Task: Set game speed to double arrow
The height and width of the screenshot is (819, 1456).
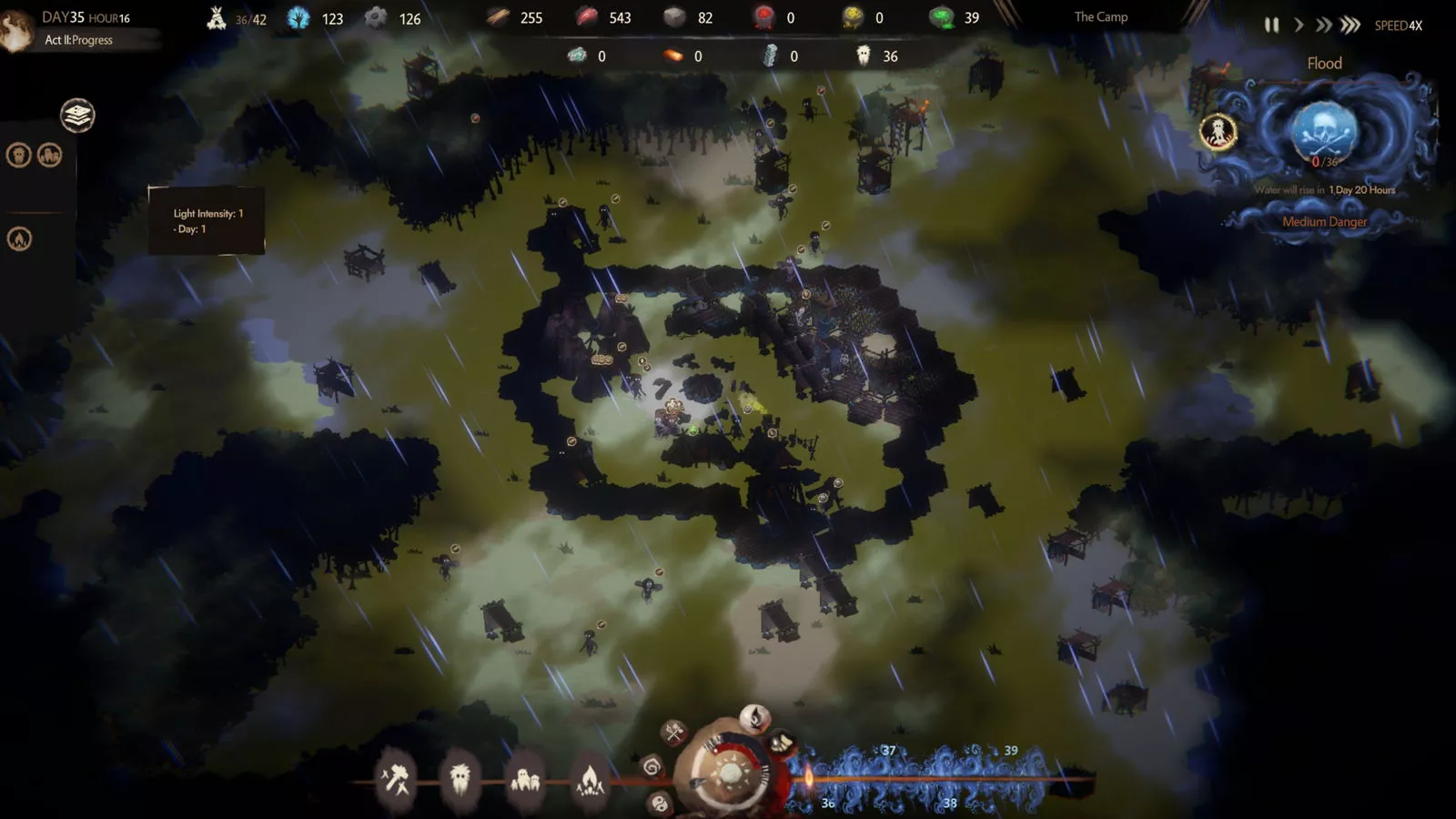Action: click(1323, 25)
